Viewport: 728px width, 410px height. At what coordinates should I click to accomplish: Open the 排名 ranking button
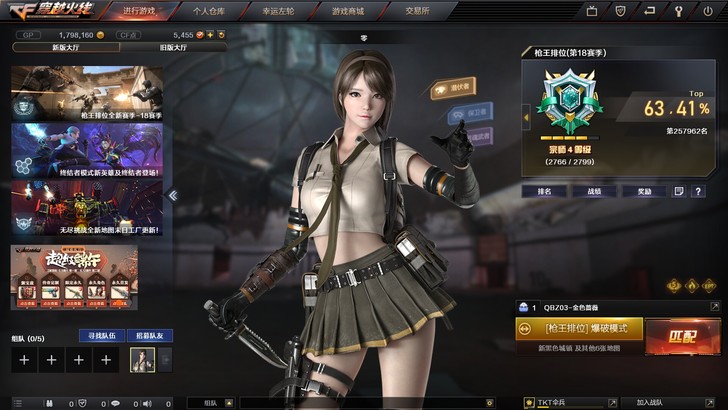(x=544, y=190)
